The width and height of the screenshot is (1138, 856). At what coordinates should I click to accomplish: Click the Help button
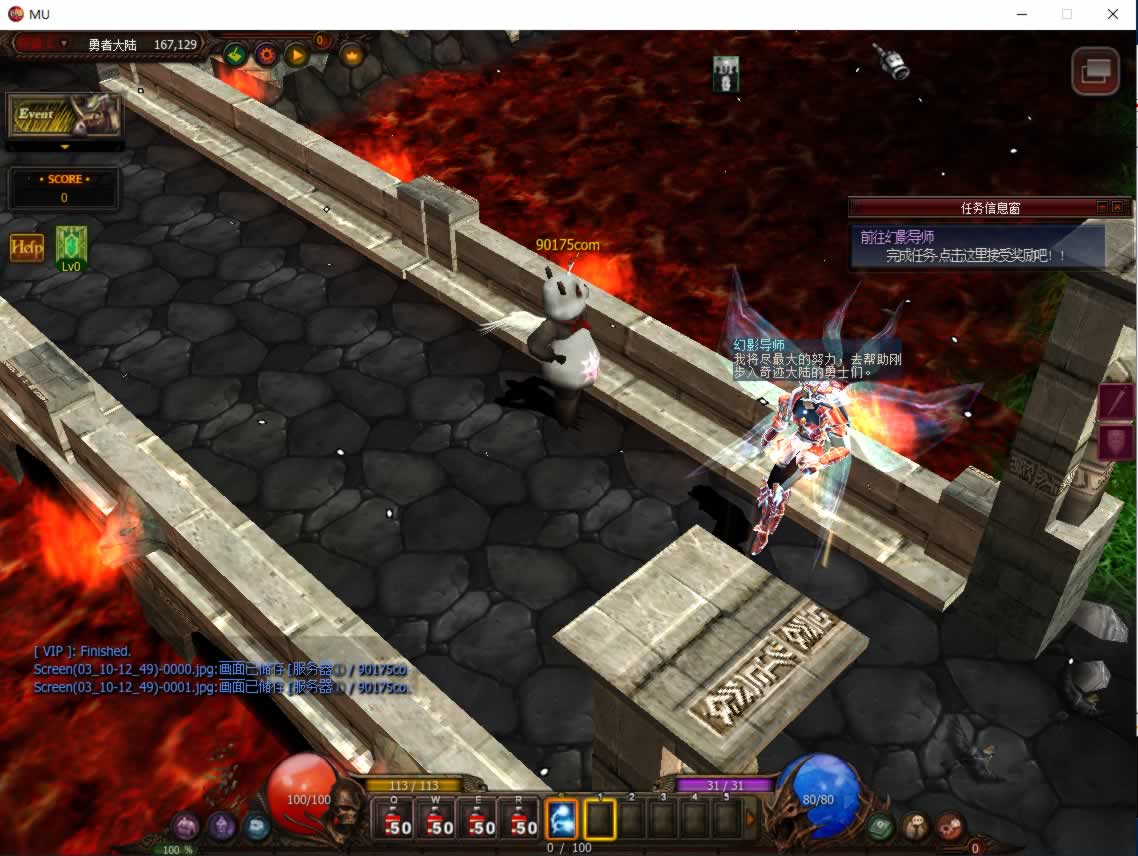click(27, 247)
